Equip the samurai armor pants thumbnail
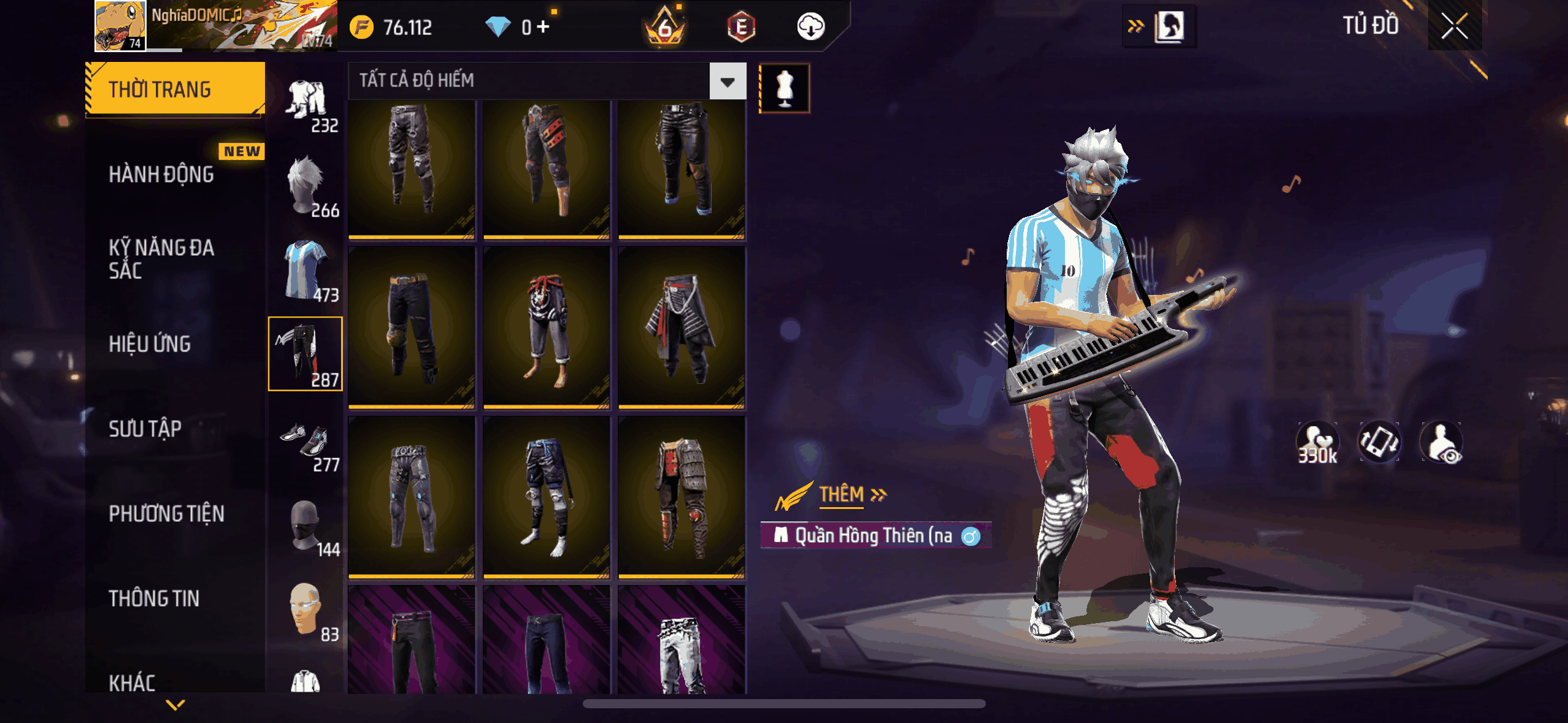Viewport: 1568px width, 723px height. 682,497
